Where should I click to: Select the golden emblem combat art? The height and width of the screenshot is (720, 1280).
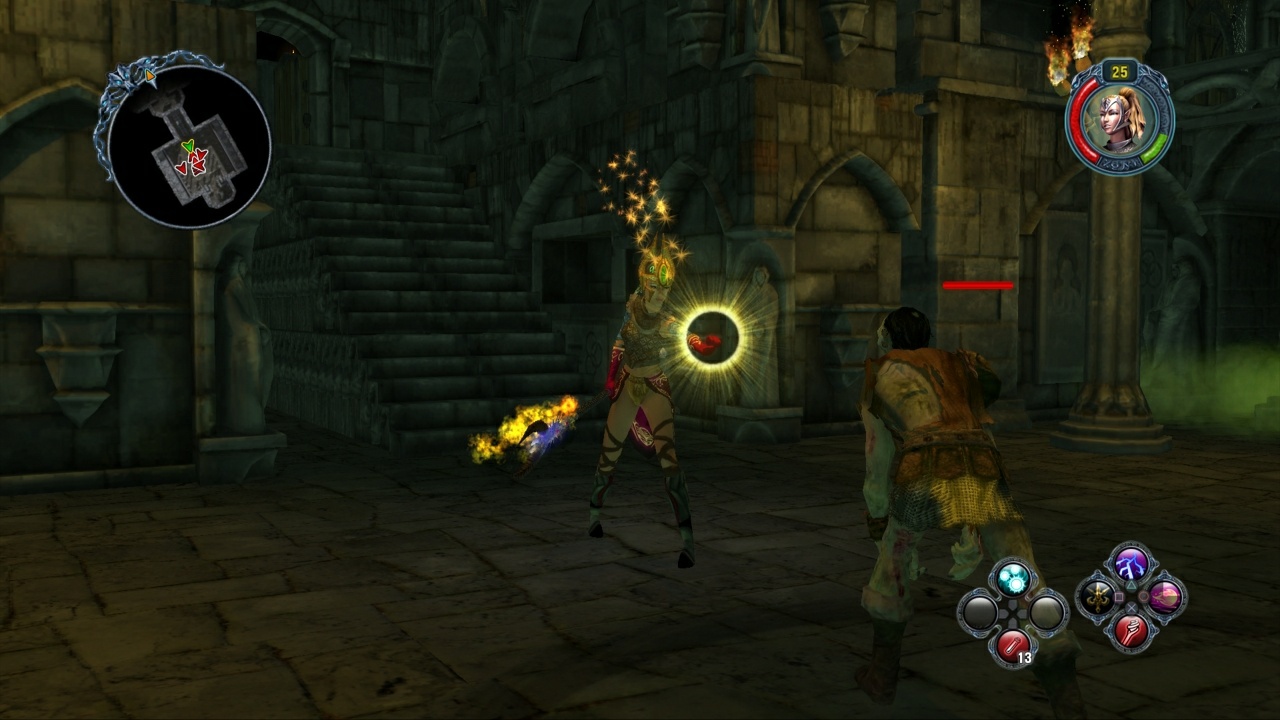pyautogui.click(x=1098, y=600)
